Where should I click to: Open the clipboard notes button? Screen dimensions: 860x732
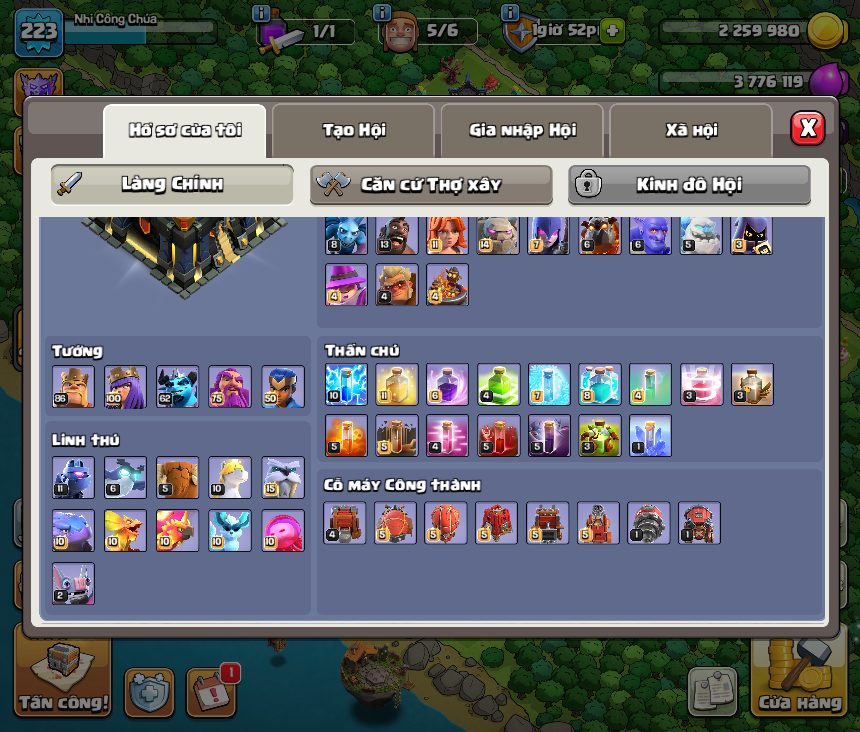[712, 691]
